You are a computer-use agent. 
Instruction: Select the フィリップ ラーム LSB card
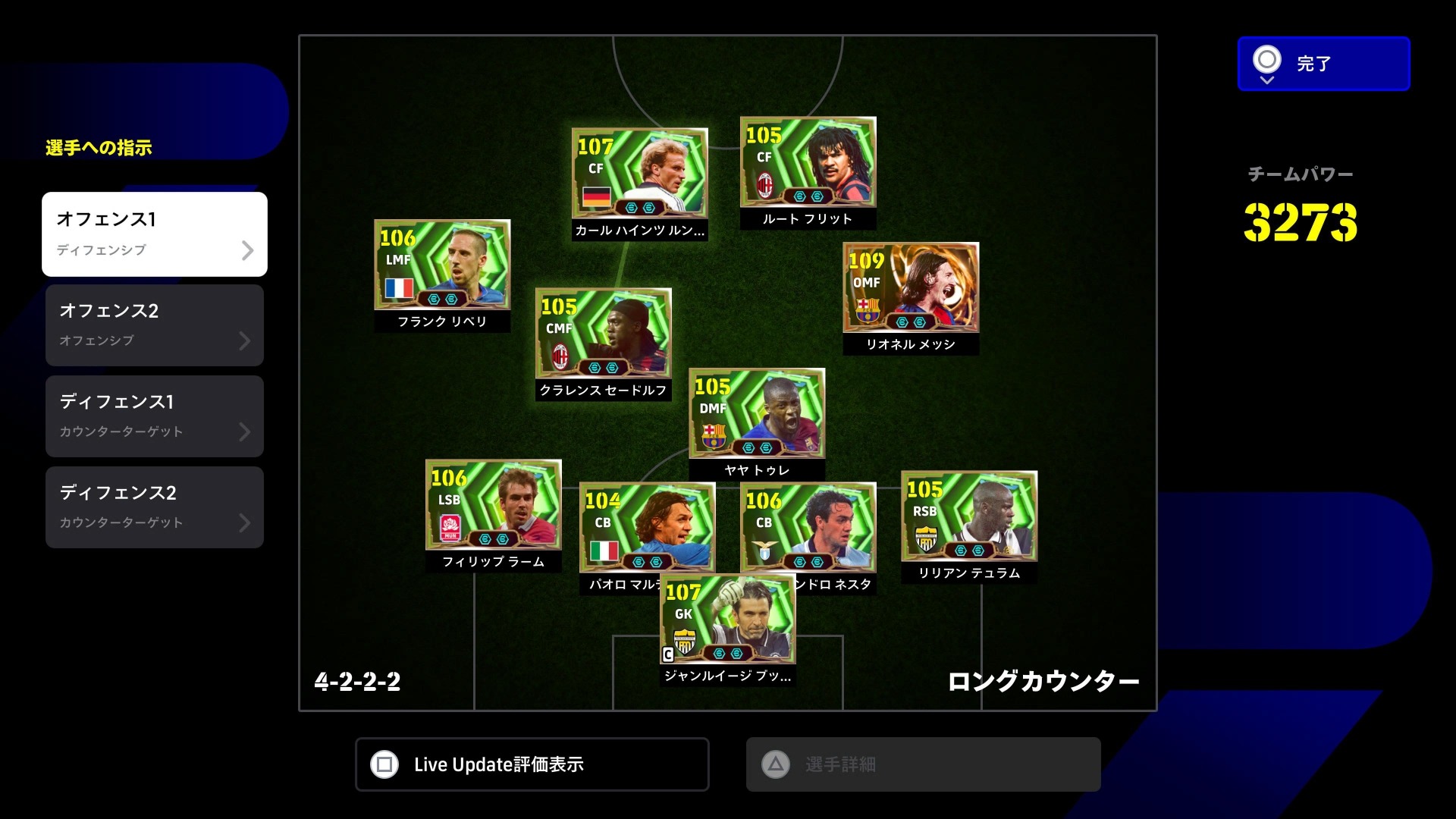coord(493,505)
